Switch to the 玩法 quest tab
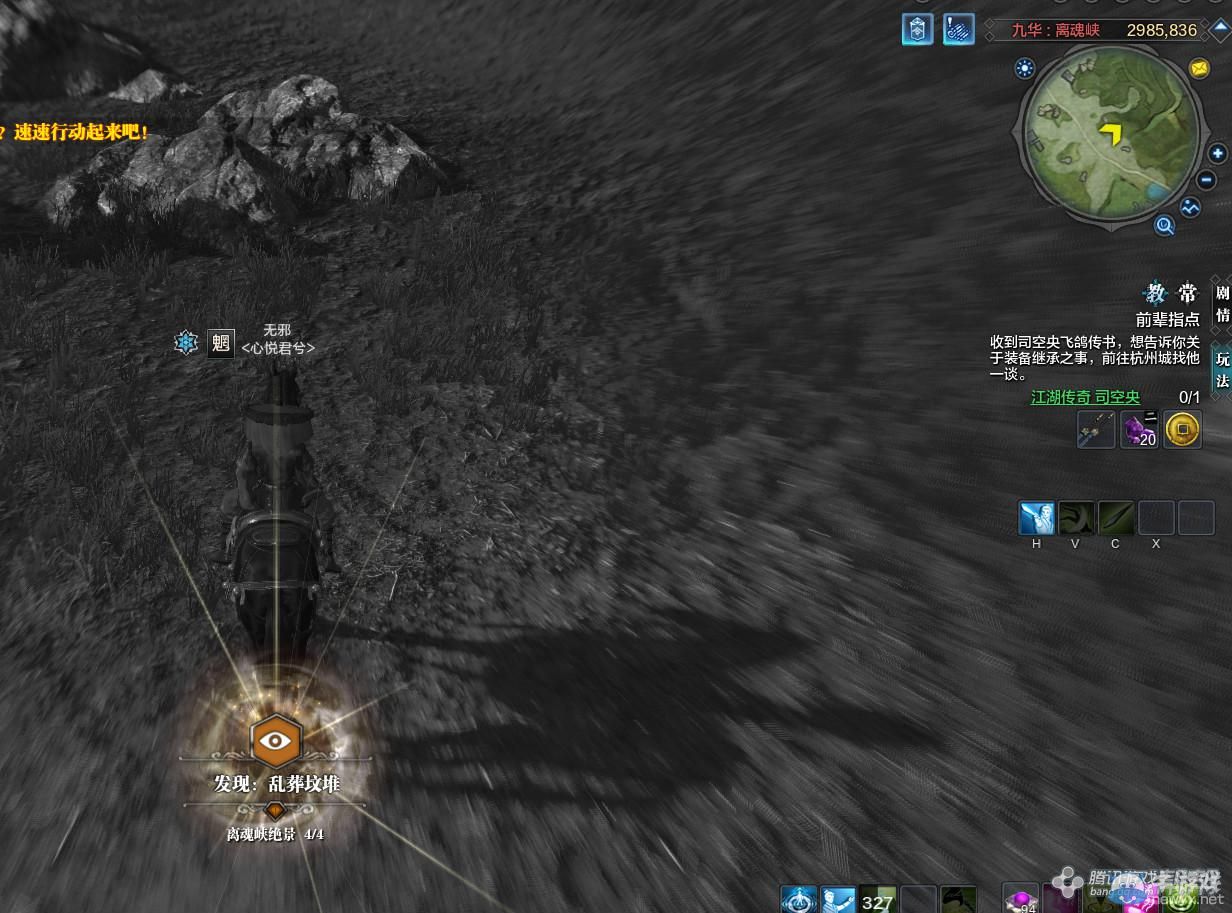1232x913 pixels. click(1222, 369)
